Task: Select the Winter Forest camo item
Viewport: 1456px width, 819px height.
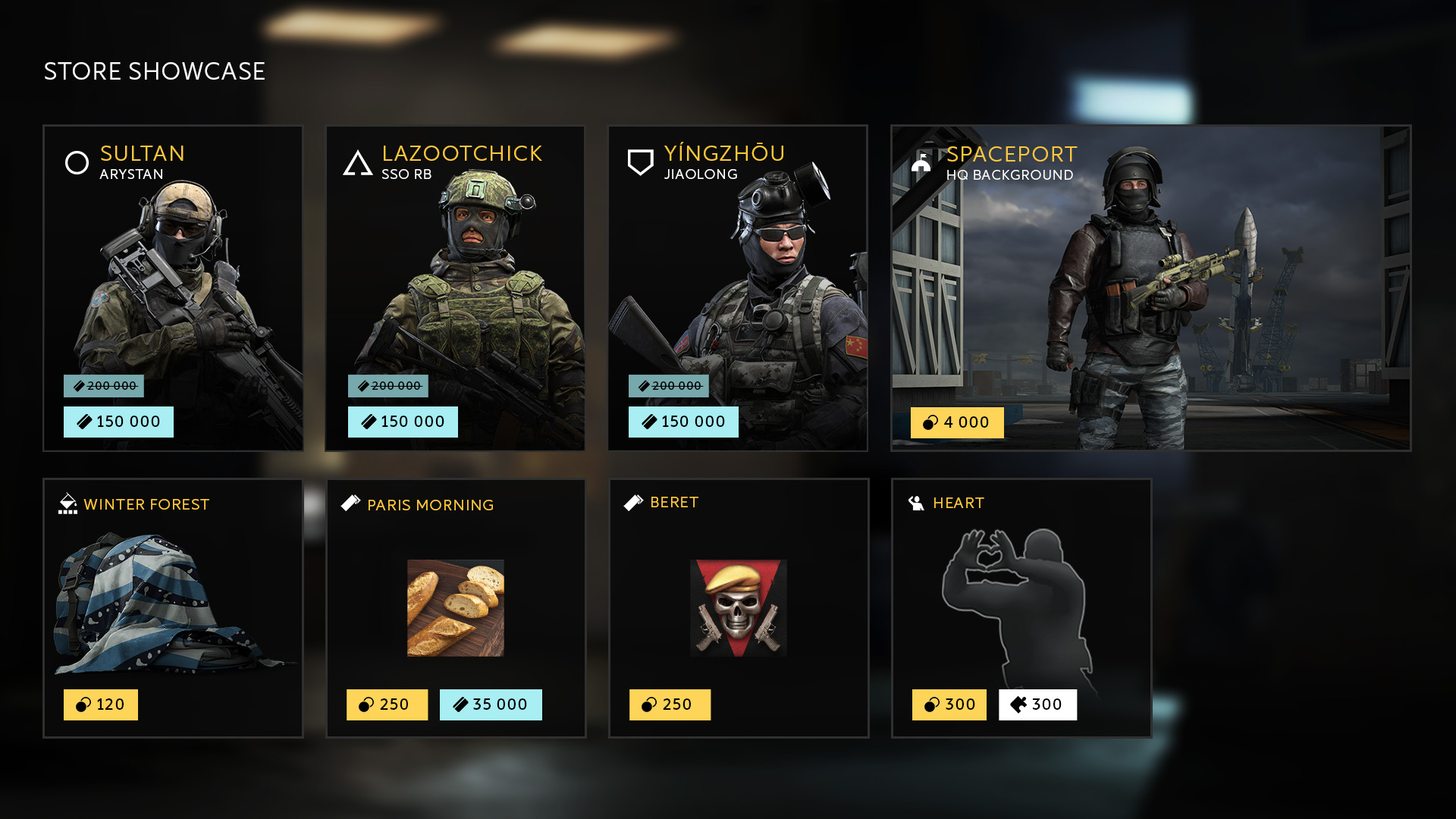Action: point(173,599)
